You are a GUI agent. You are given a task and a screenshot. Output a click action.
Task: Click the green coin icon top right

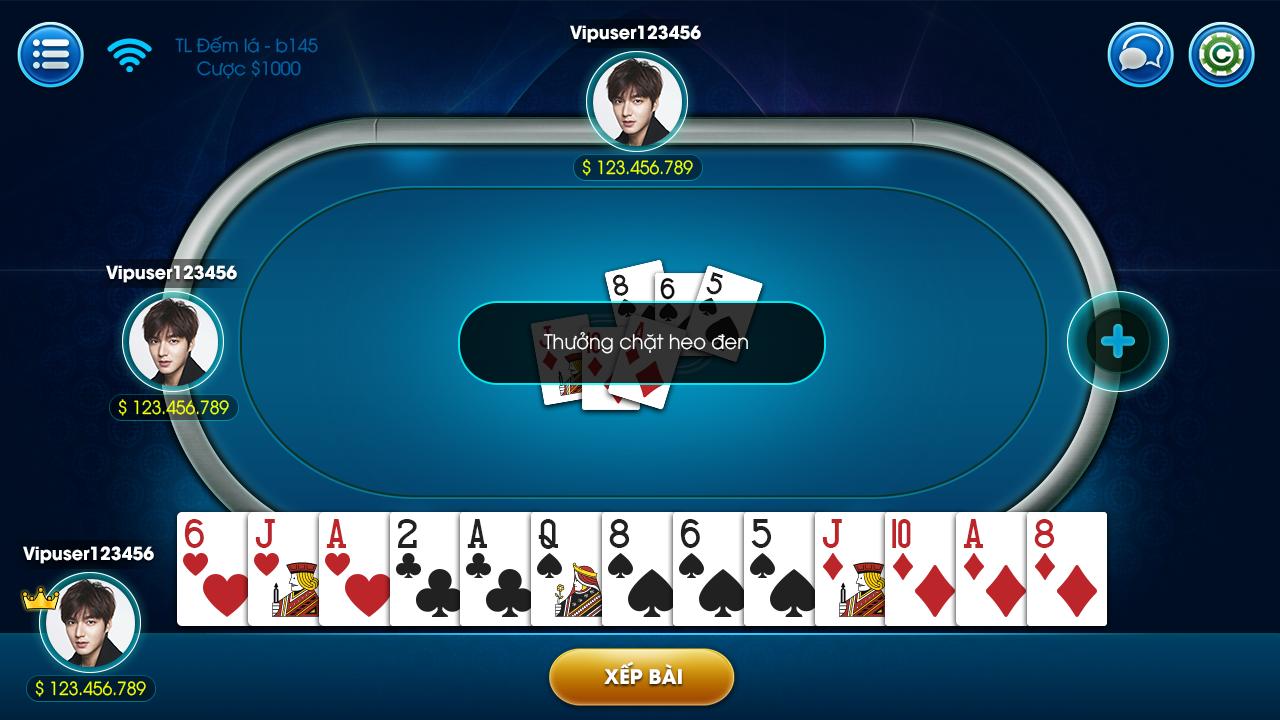pyautogui.click(x=1219, y=54)
